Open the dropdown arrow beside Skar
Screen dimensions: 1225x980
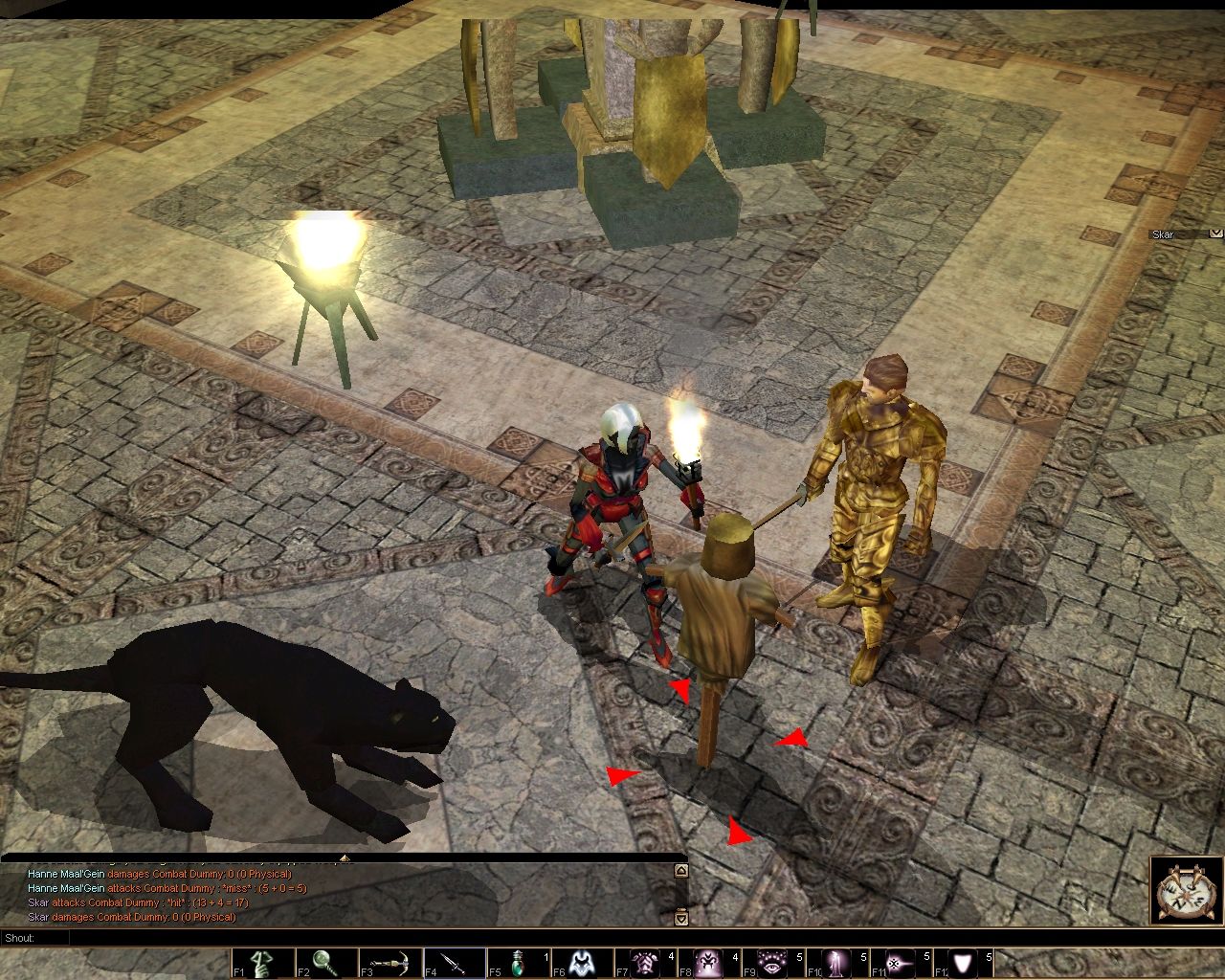[x=1215, y=233]
